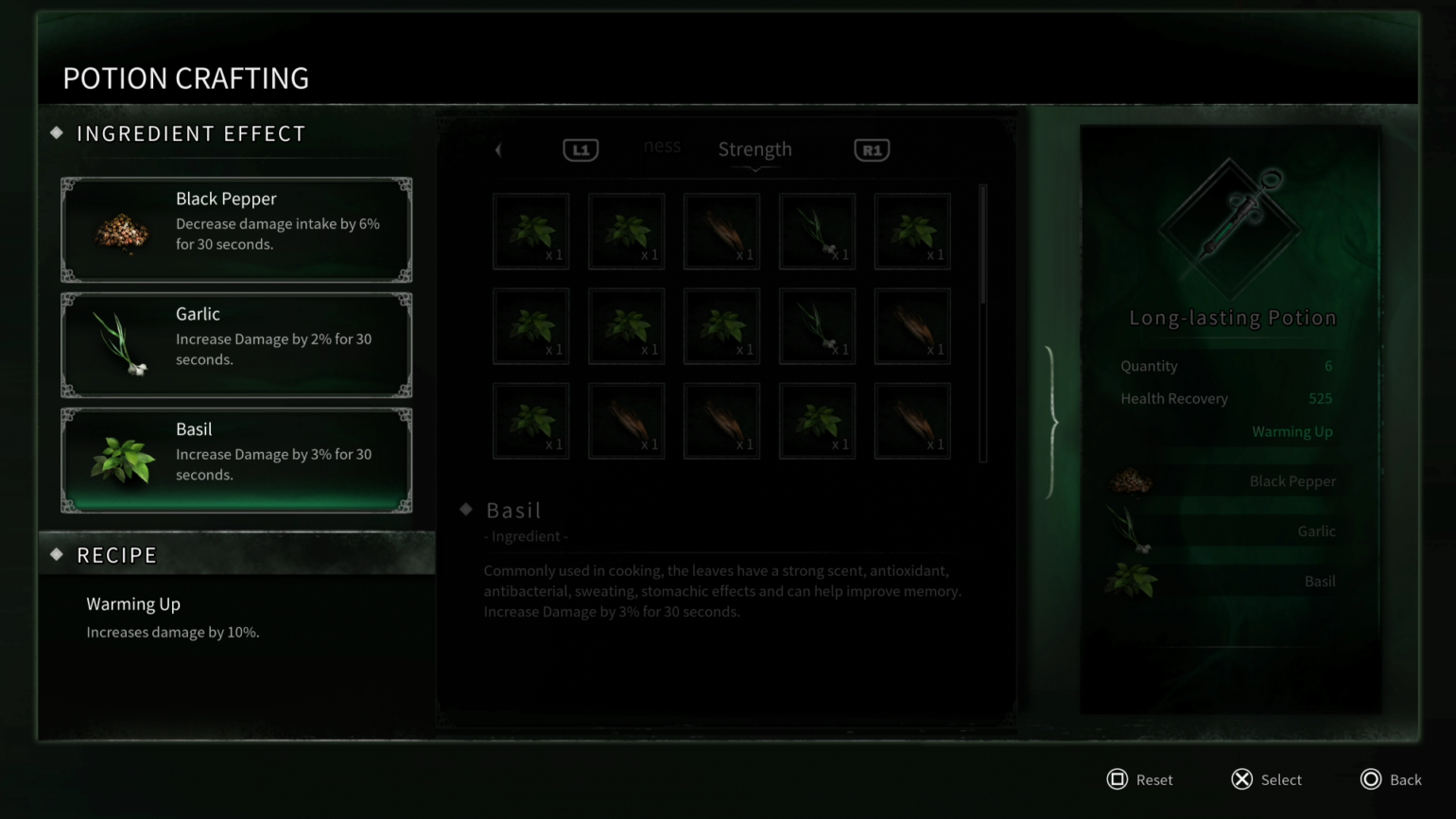Click the left arrow beside the category tabs
1456x819 pixels.
498,149
